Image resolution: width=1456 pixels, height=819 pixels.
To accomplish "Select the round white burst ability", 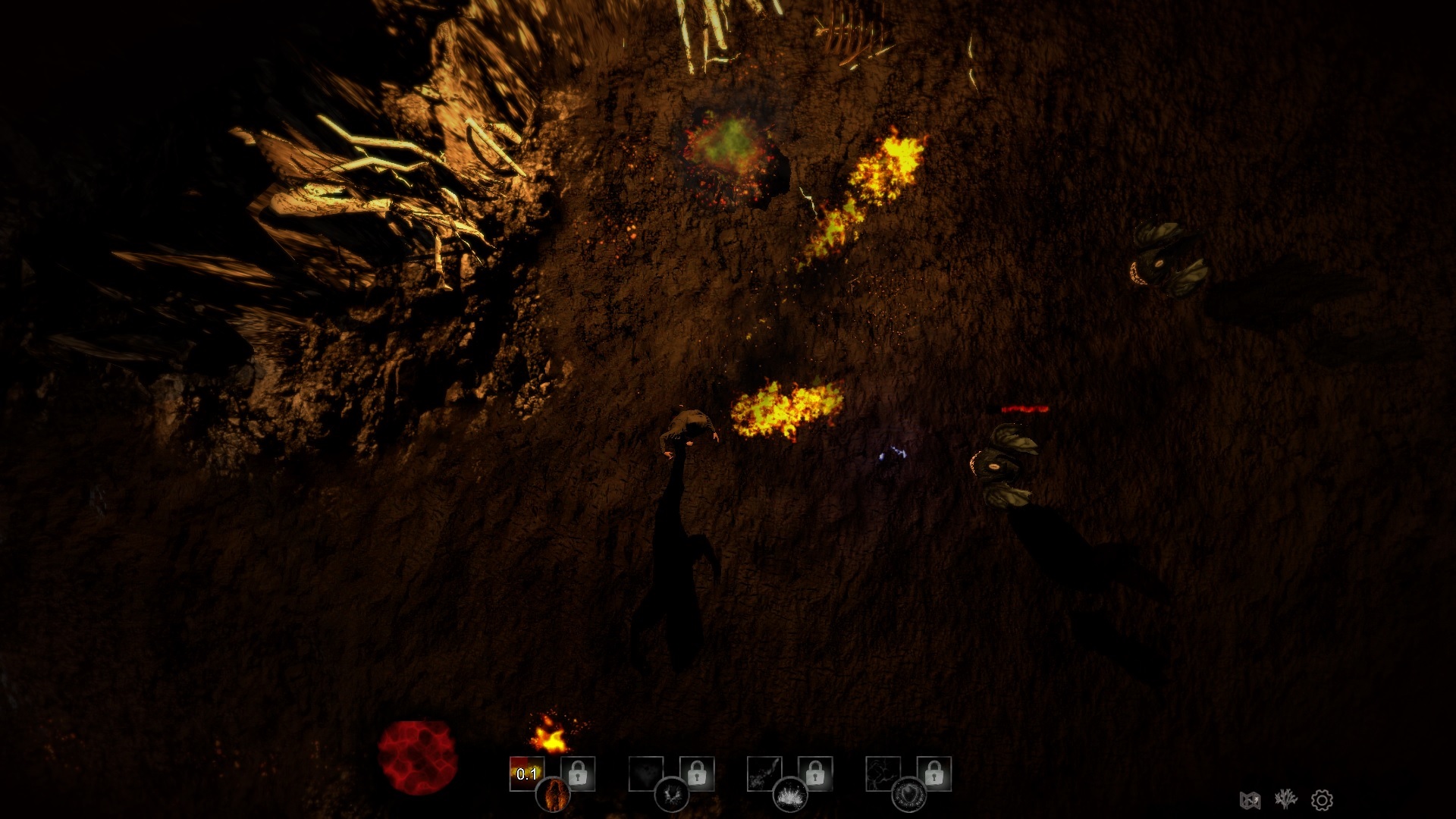I will (789, 795).
